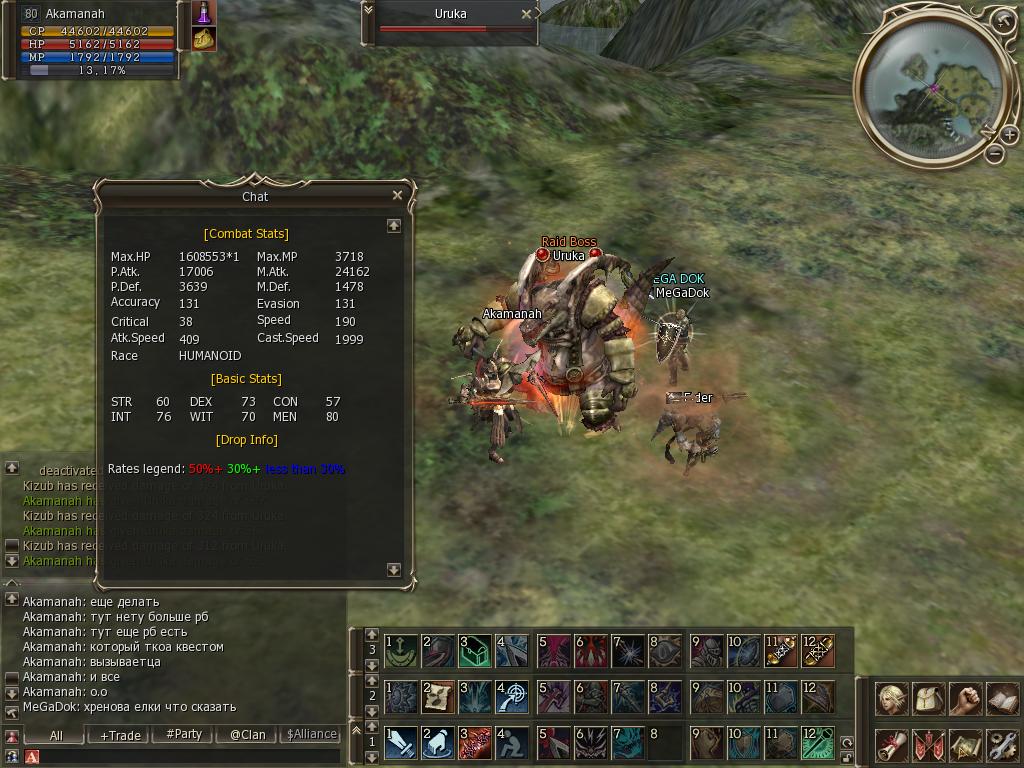
Task: Close the Chat stats window
Action: tap(397, 196)
